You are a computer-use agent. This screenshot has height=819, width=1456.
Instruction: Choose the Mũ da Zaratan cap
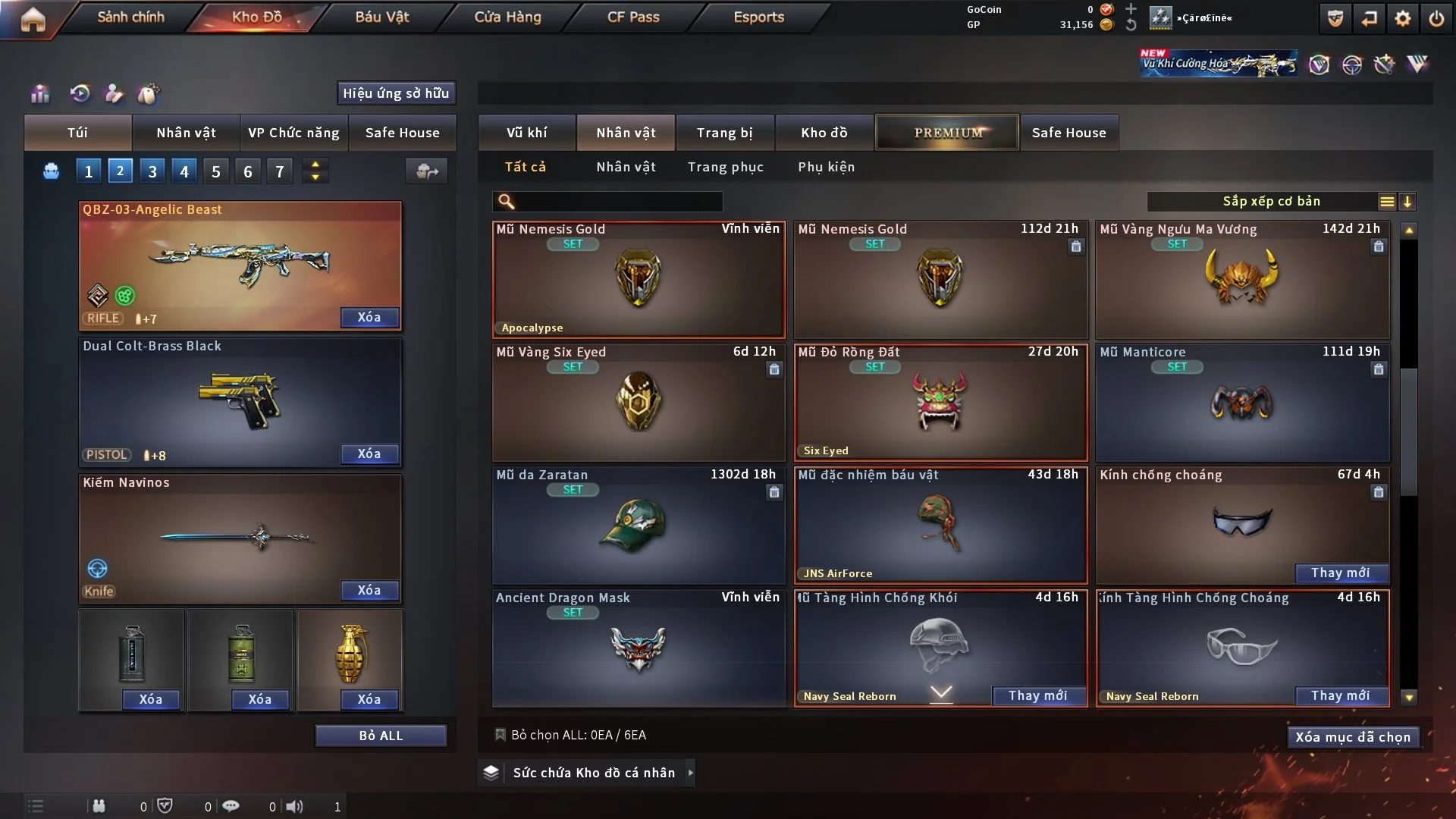tap(638, 525)
